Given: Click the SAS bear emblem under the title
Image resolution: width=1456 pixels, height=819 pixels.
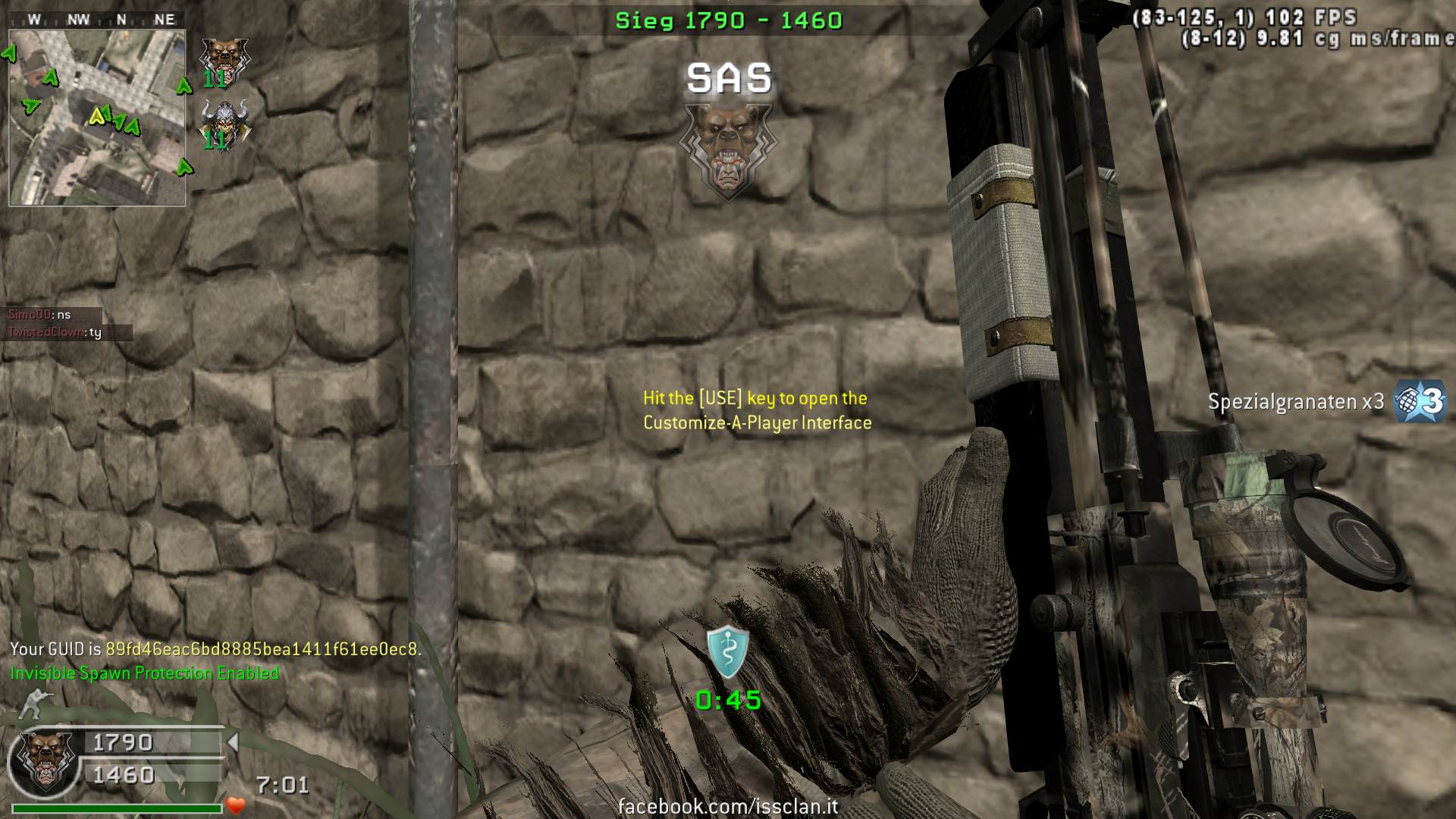Looking at the screenshot, I should [727, 150].
